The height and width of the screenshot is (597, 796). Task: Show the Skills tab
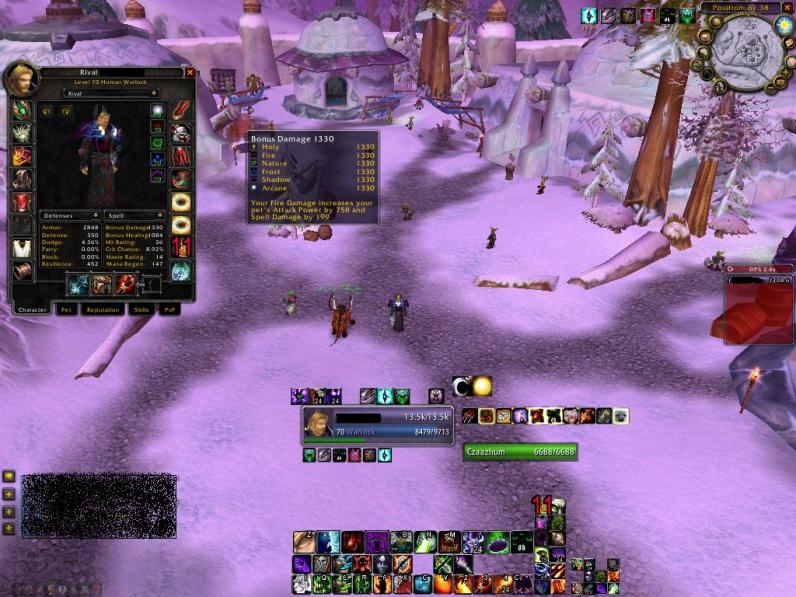142,310
